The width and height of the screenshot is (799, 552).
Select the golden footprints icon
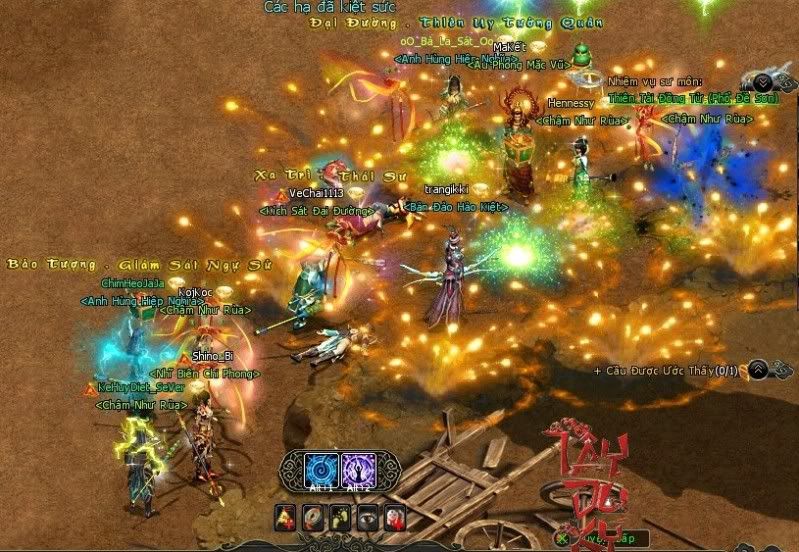pos(340,518)
